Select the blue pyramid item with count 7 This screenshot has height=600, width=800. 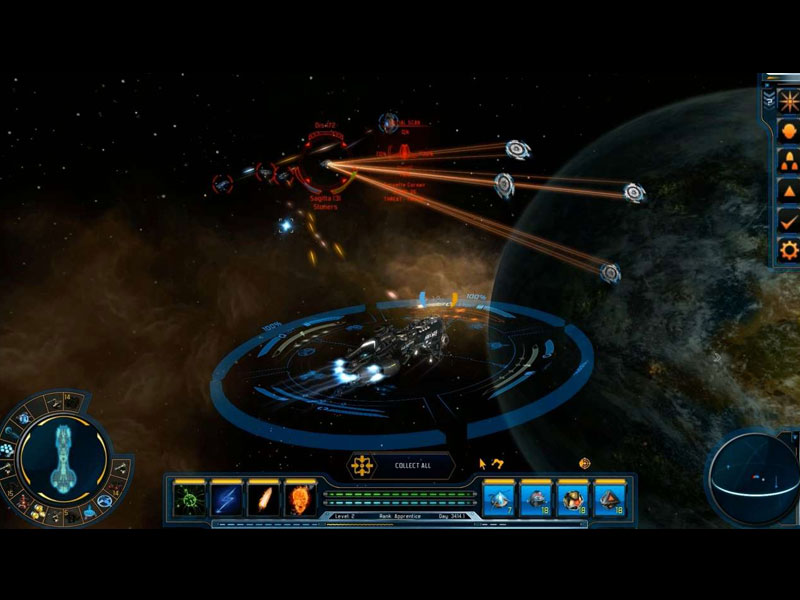pos(499,497)
